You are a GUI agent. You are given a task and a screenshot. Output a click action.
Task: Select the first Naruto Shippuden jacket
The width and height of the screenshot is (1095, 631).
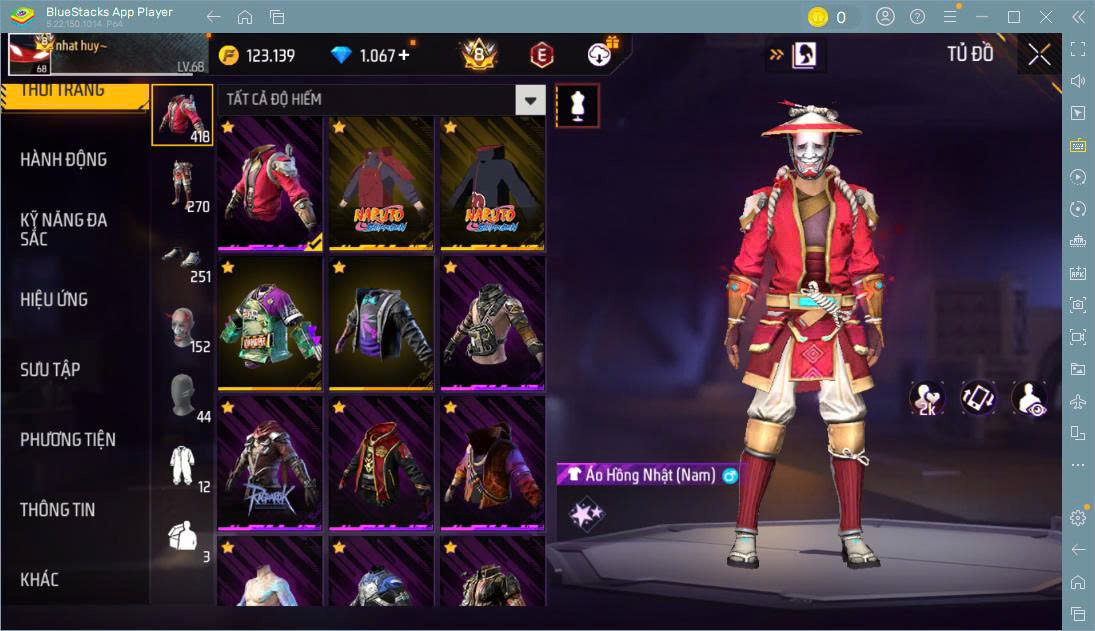point(381,183)
